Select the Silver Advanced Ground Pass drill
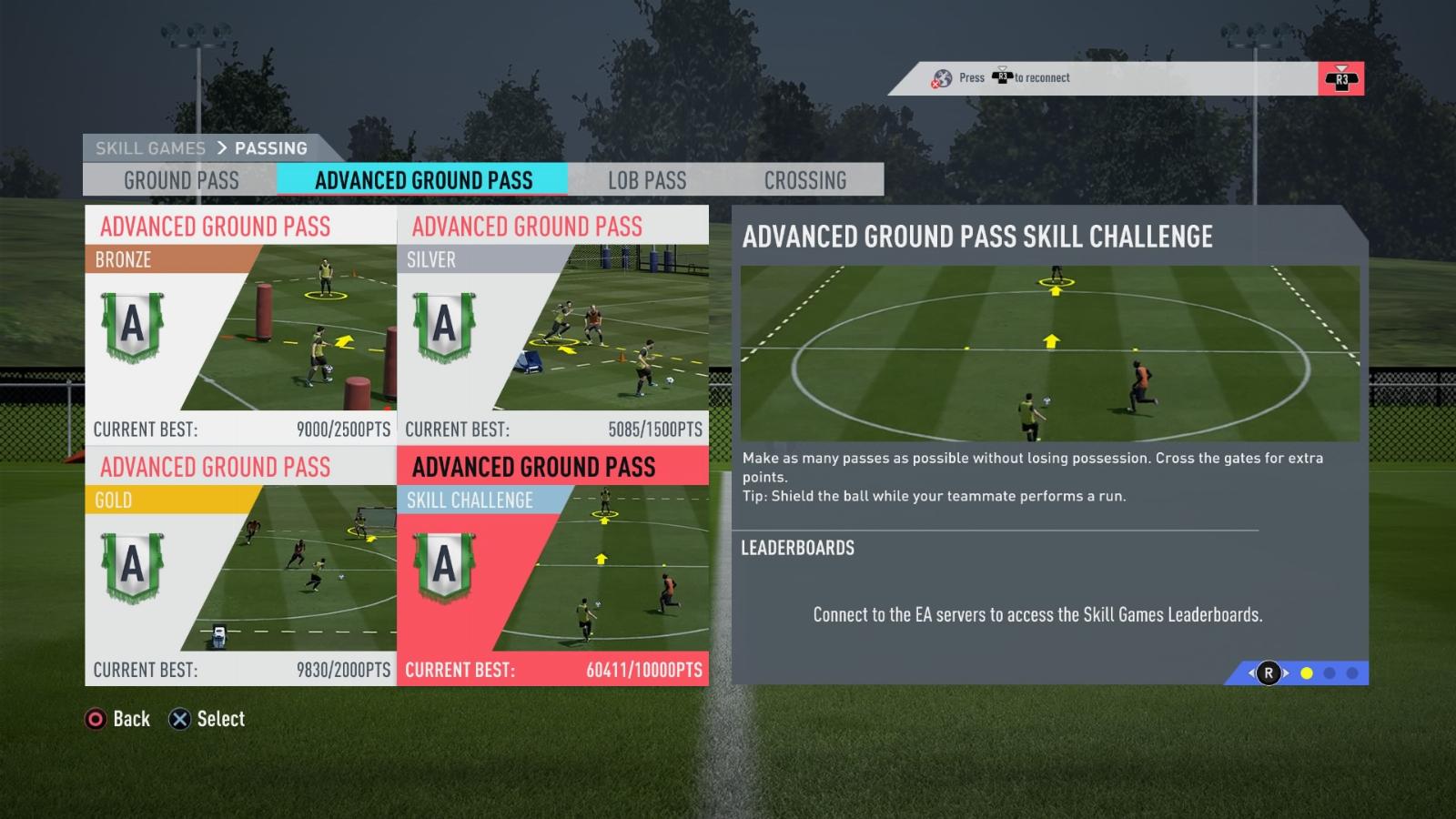This screenshot has width=1456, height=819. pyautogui.click(x=552, y=325)
